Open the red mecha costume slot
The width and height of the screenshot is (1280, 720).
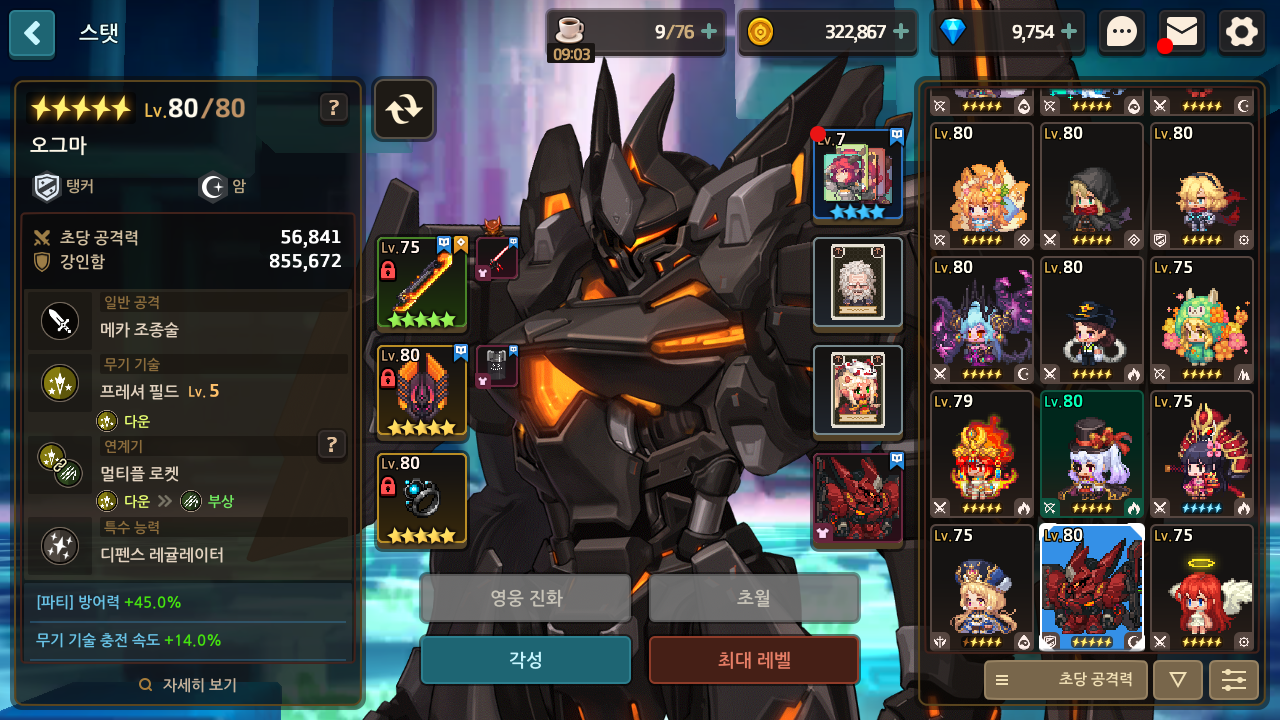pos(857,499)
